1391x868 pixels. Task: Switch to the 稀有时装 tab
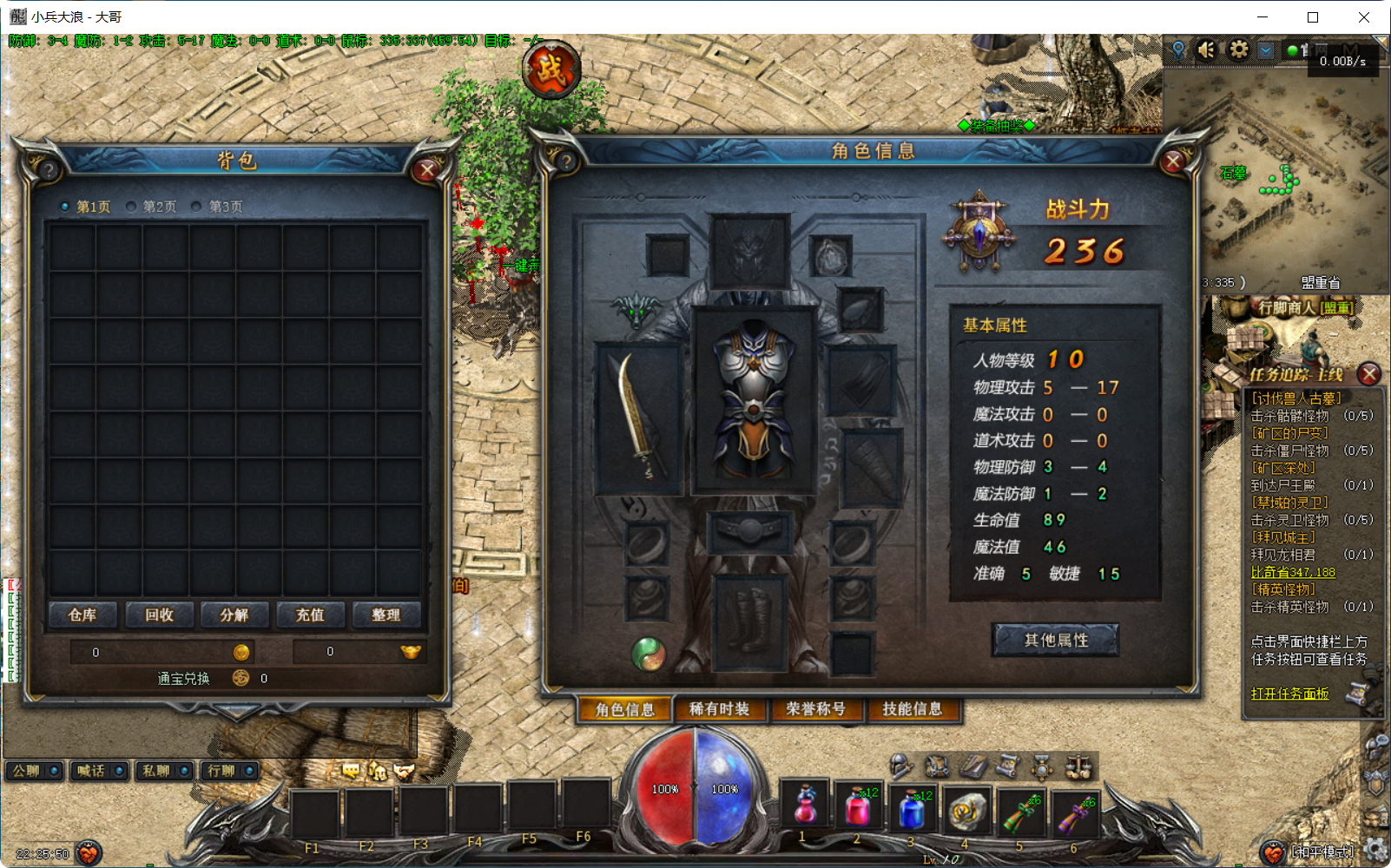(x=719, y=709)
